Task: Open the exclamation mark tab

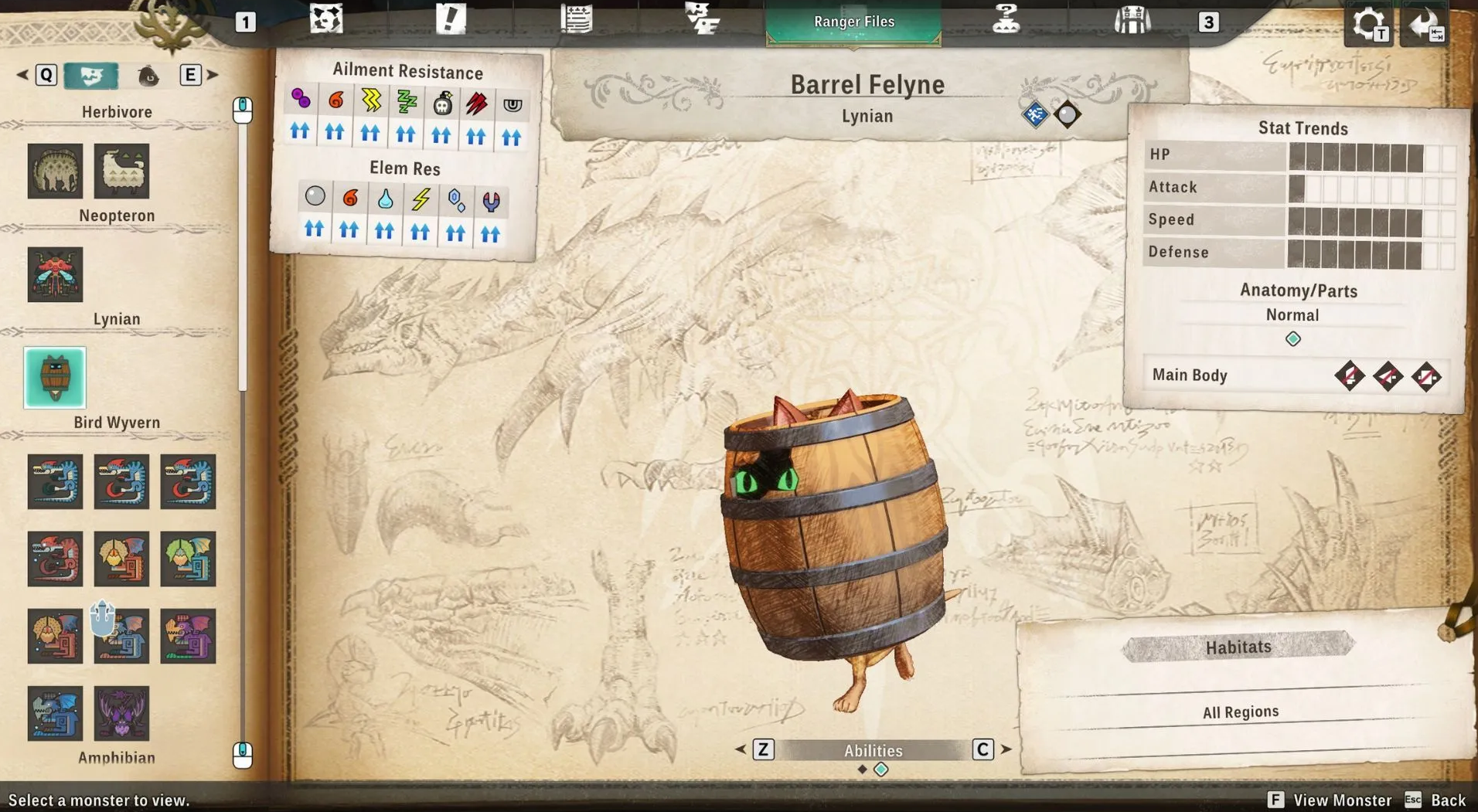Action: pos(451,19)
